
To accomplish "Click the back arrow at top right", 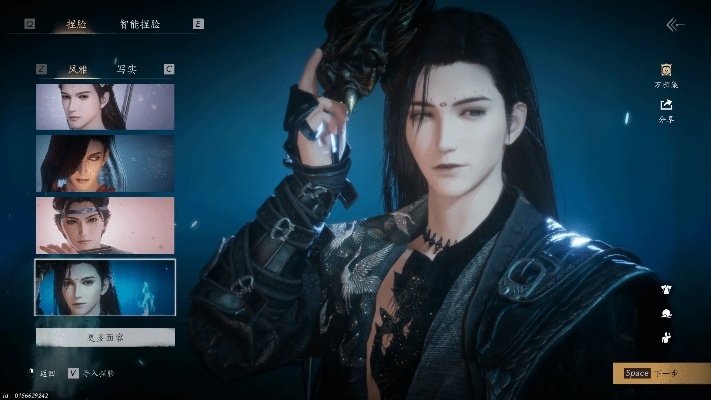I will tap(675, 25).
